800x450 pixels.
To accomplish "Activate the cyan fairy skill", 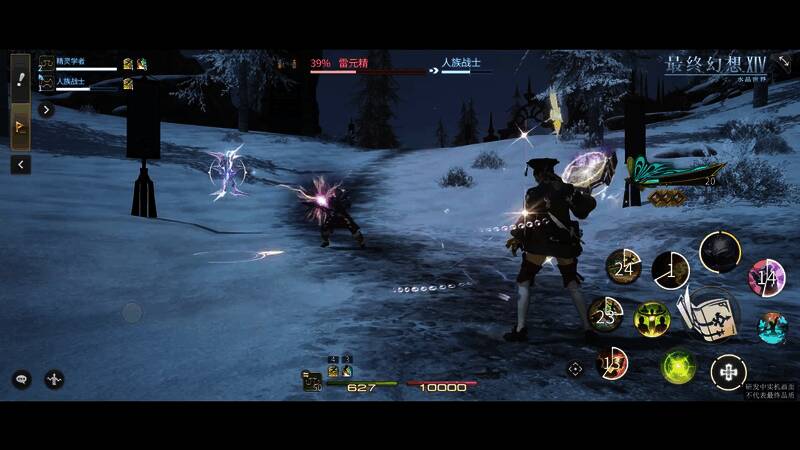I will click(771, 327).
